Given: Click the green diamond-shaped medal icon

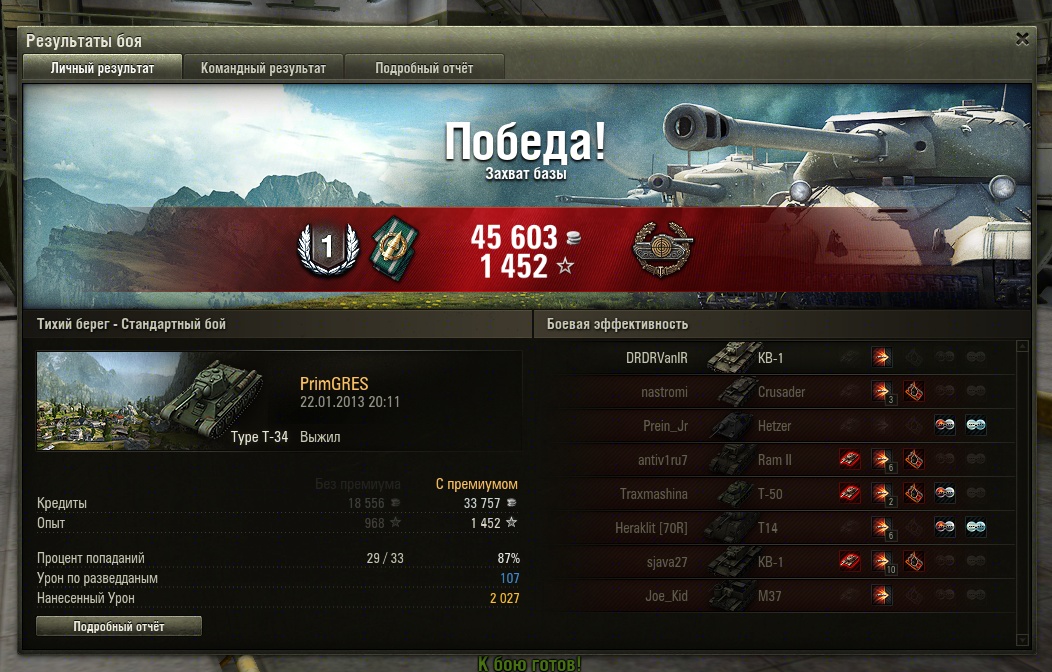Looking at the screenshot, I should tap(395, 246).
